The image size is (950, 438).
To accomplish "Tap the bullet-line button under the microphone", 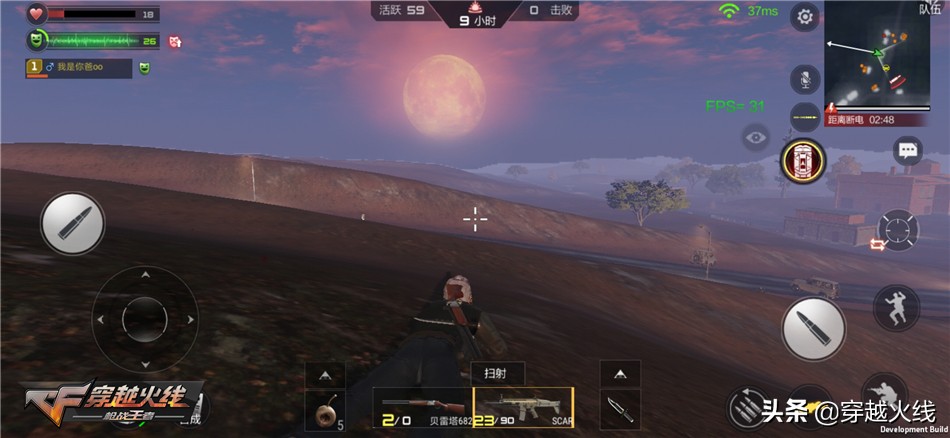I will [805, 117].
